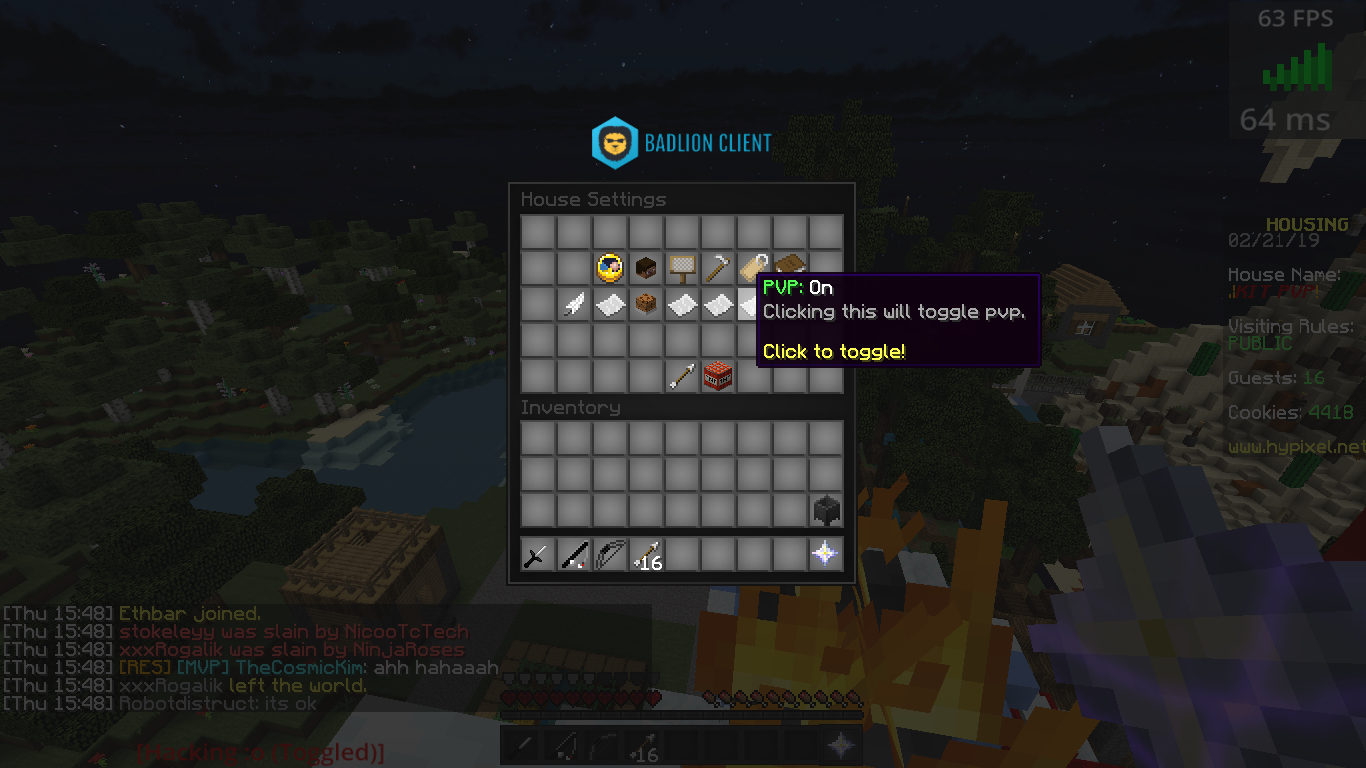Open the sign item in House Settings
This screenshot has width=1366, height=768.
point(682,267)
